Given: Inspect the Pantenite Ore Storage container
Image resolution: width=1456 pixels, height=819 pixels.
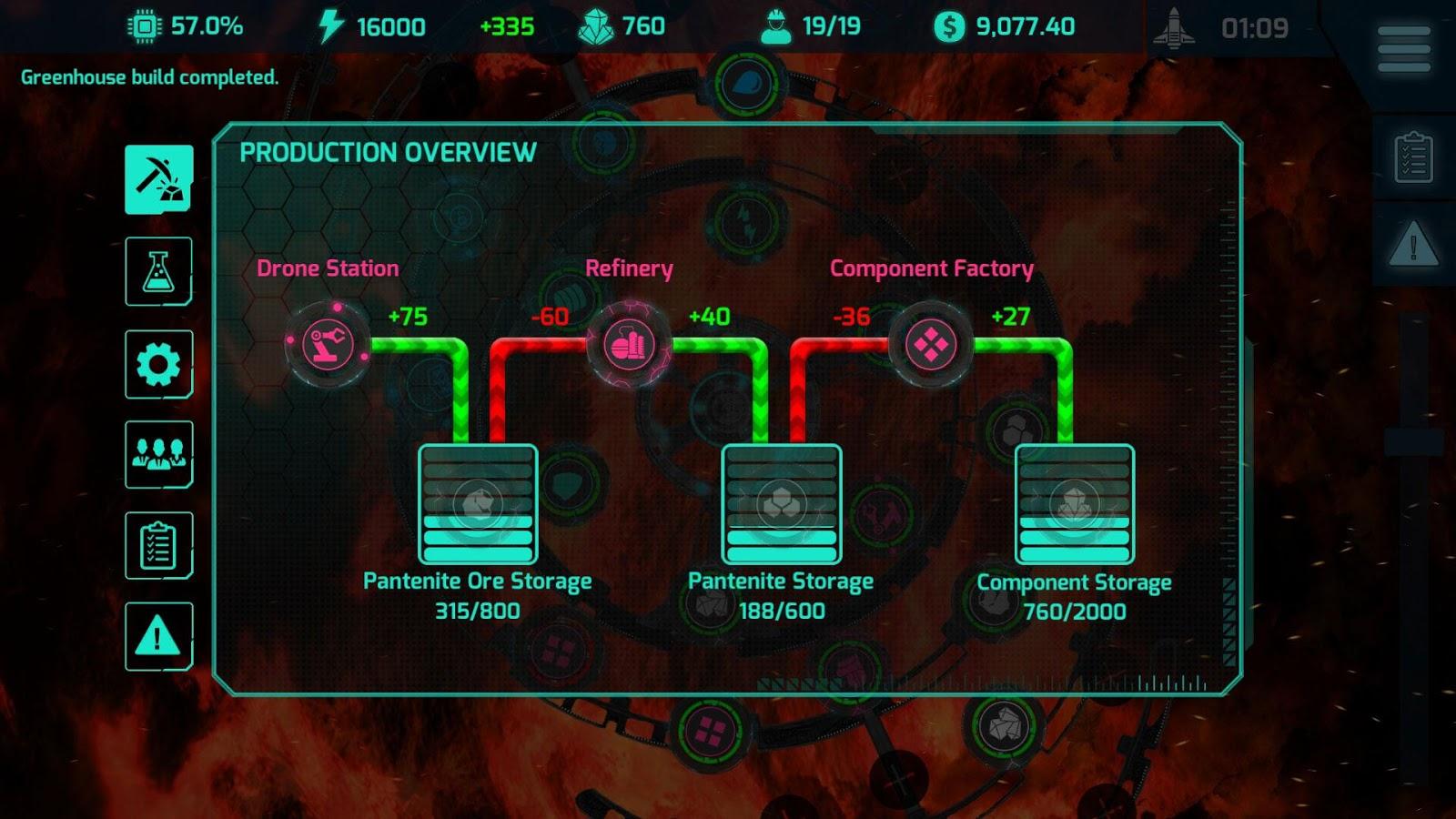Looking at the screenshot, I should click(x=478, y=504).
